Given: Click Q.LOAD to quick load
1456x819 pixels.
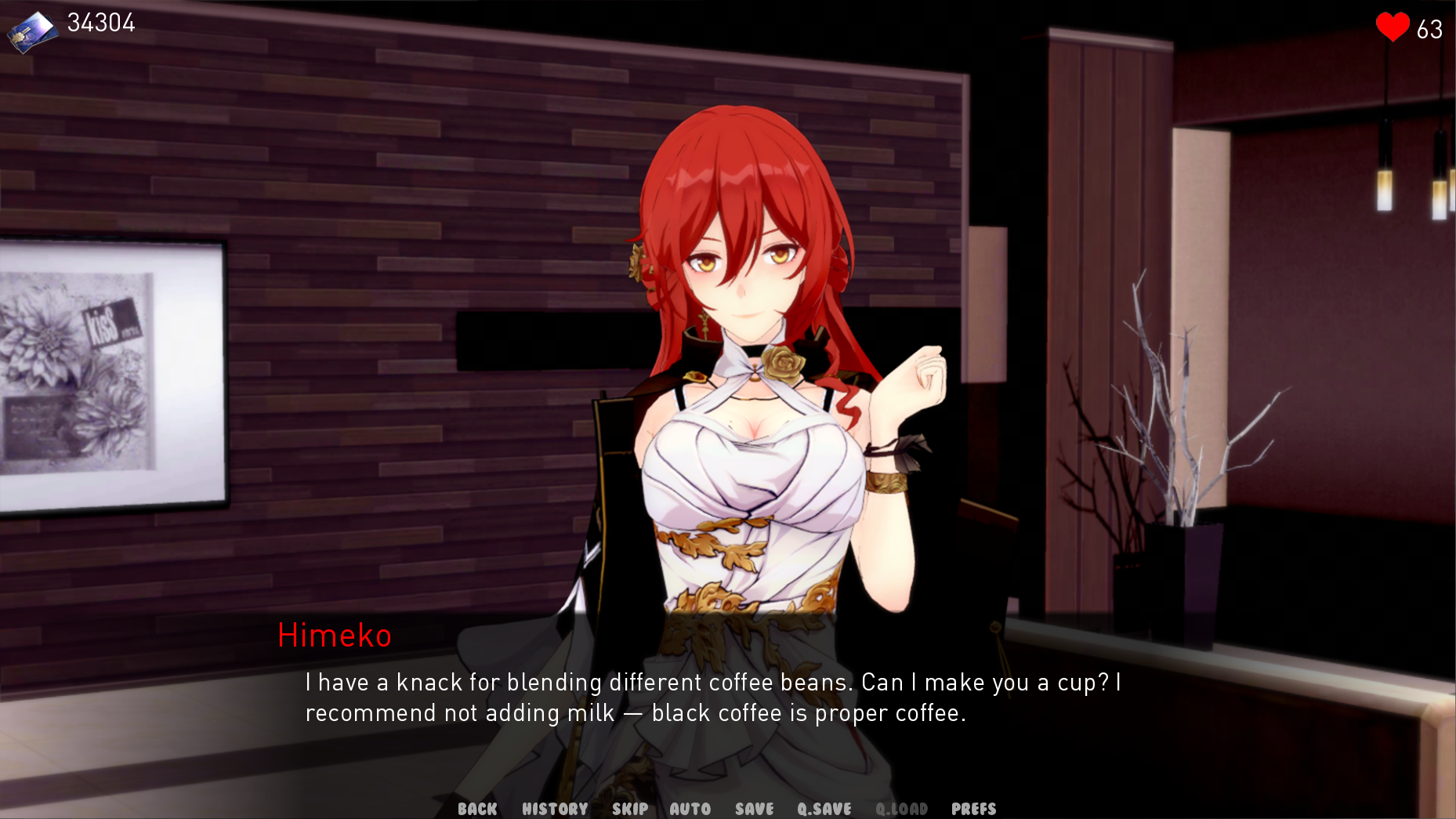Looking at the screenshot, I should point(902,808).
